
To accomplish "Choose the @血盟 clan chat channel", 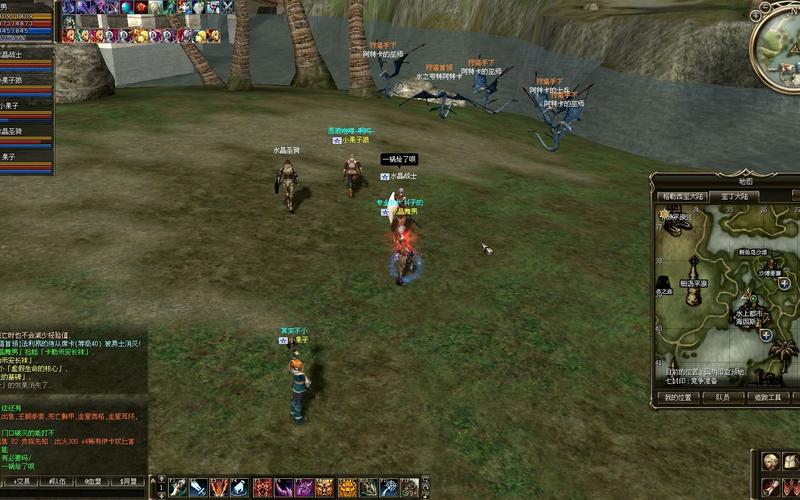I will click(x=93, y=481).
